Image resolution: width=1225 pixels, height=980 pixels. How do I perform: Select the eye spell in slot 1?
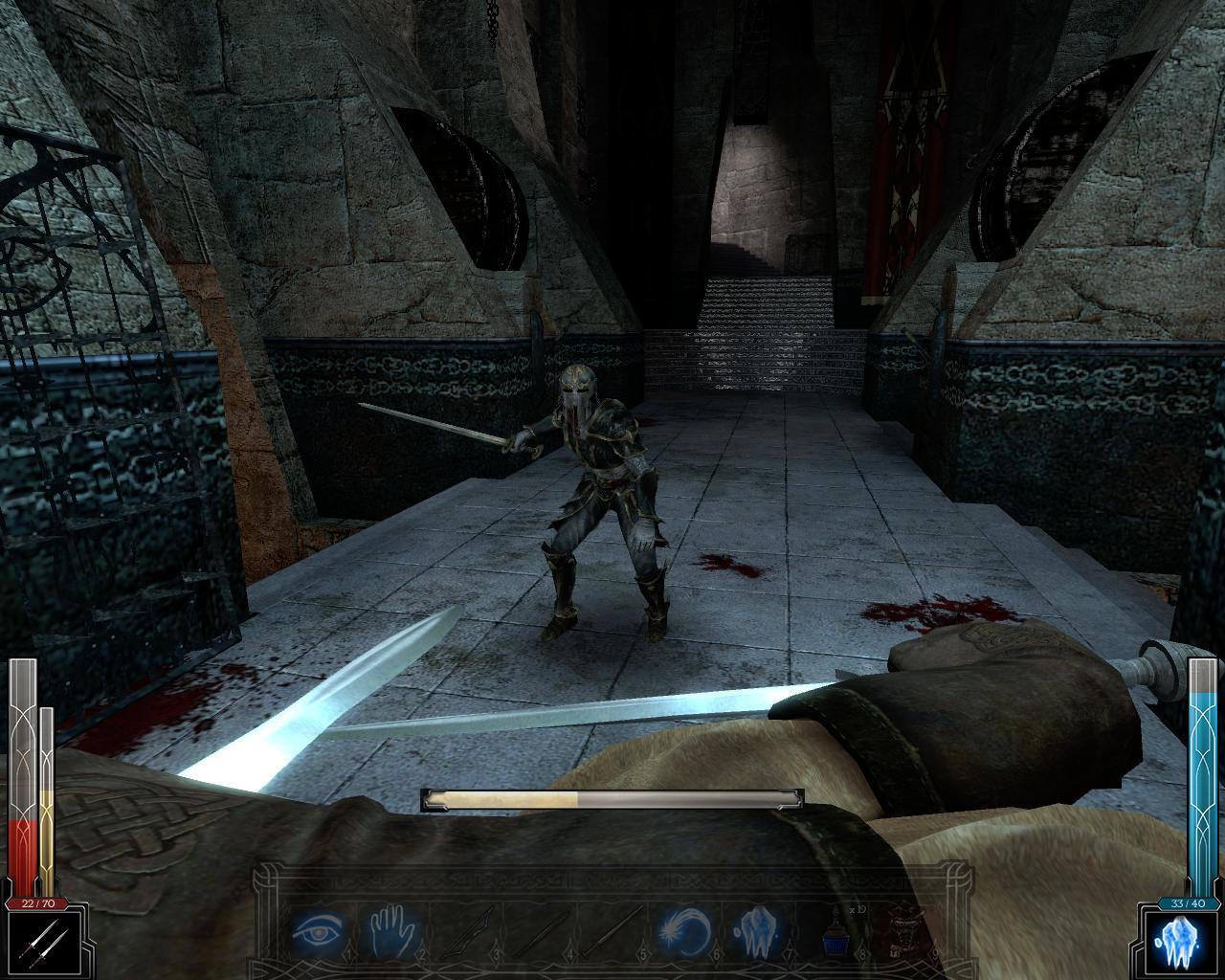click(x=319, y=931)
